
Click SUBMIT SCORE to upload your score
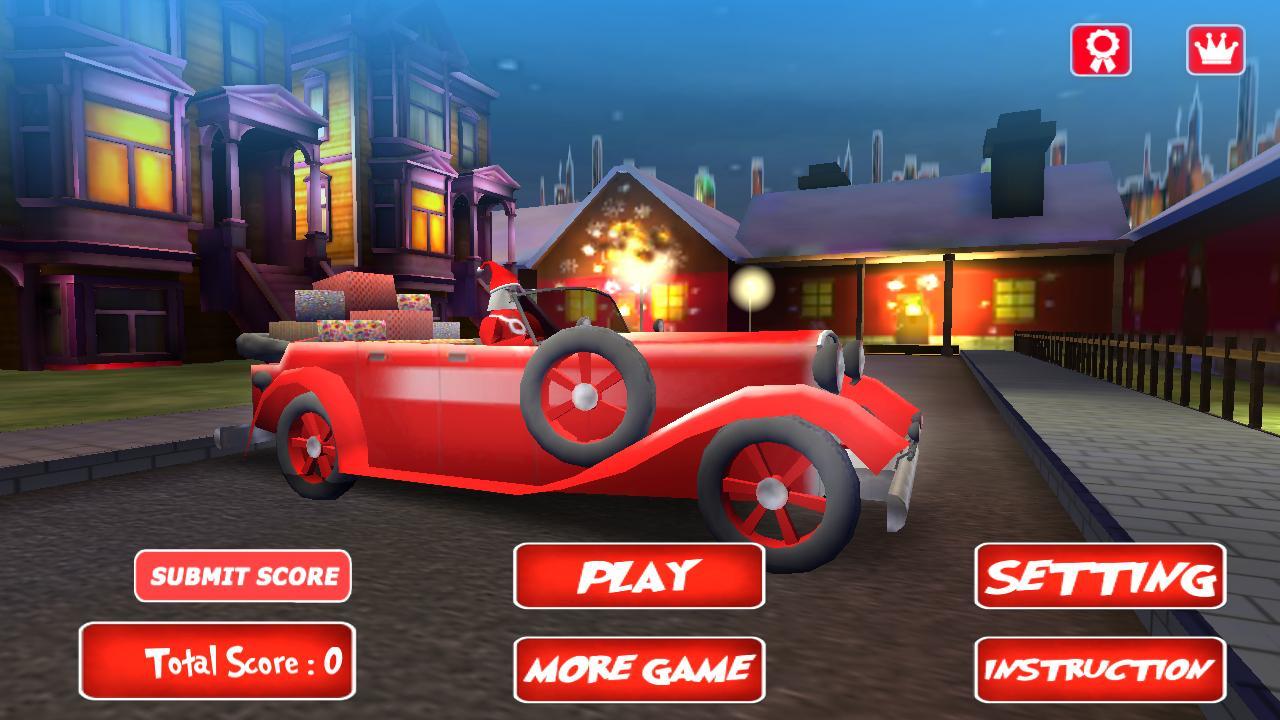(243, 577)
